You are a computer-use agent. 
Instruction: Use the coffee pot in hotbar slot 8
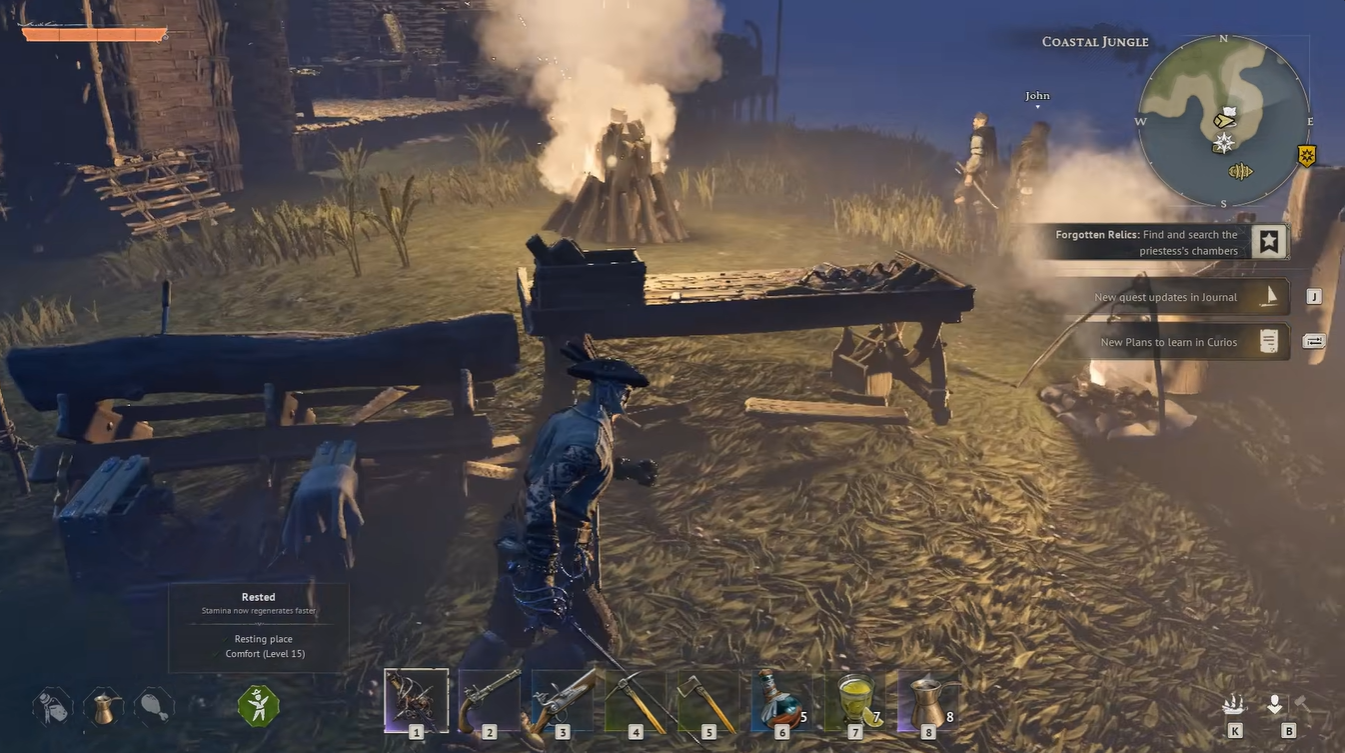tap(927, 700)
